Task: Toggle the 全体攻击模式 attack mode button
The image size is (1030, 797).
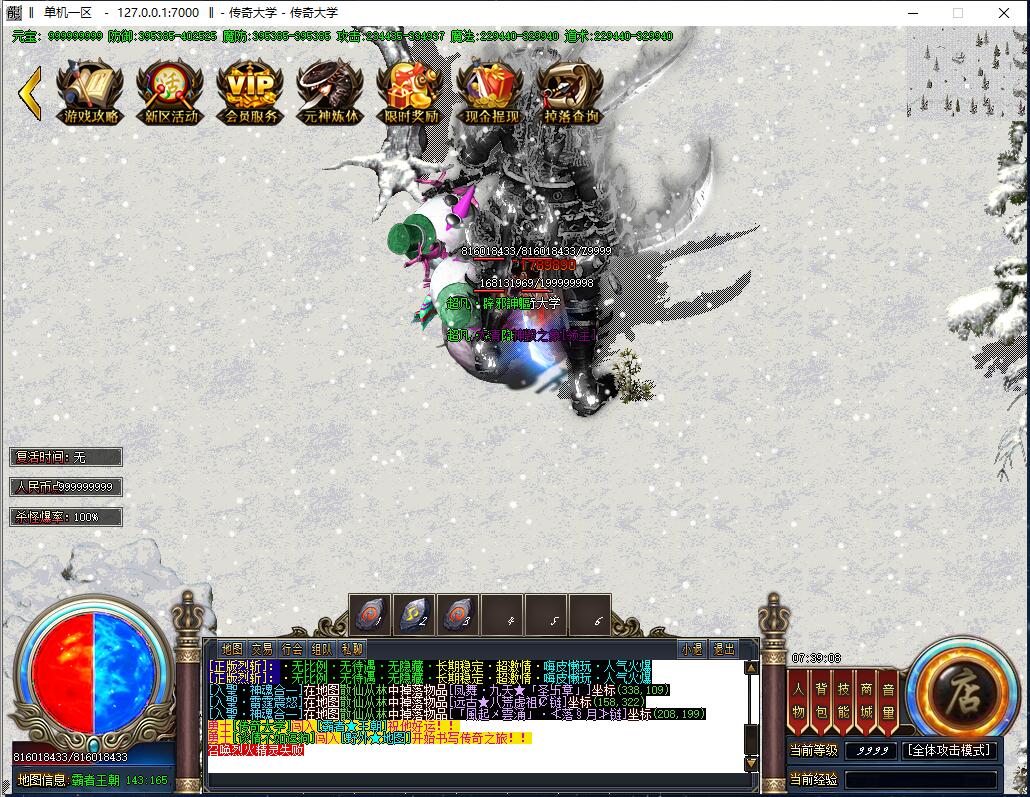Action: [949, 750]
